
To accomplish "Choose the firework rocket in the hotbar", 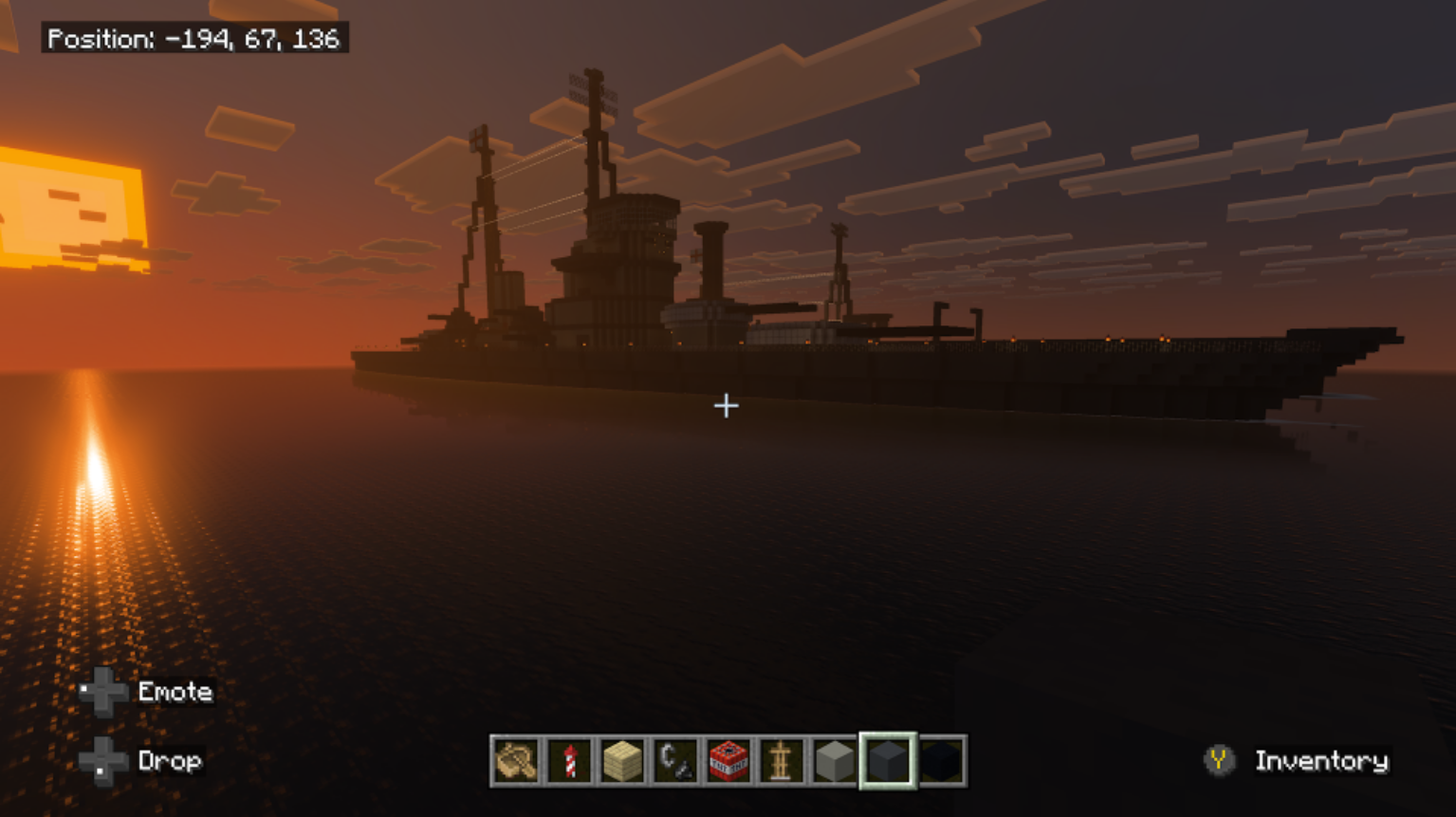I will coord(570,761).
